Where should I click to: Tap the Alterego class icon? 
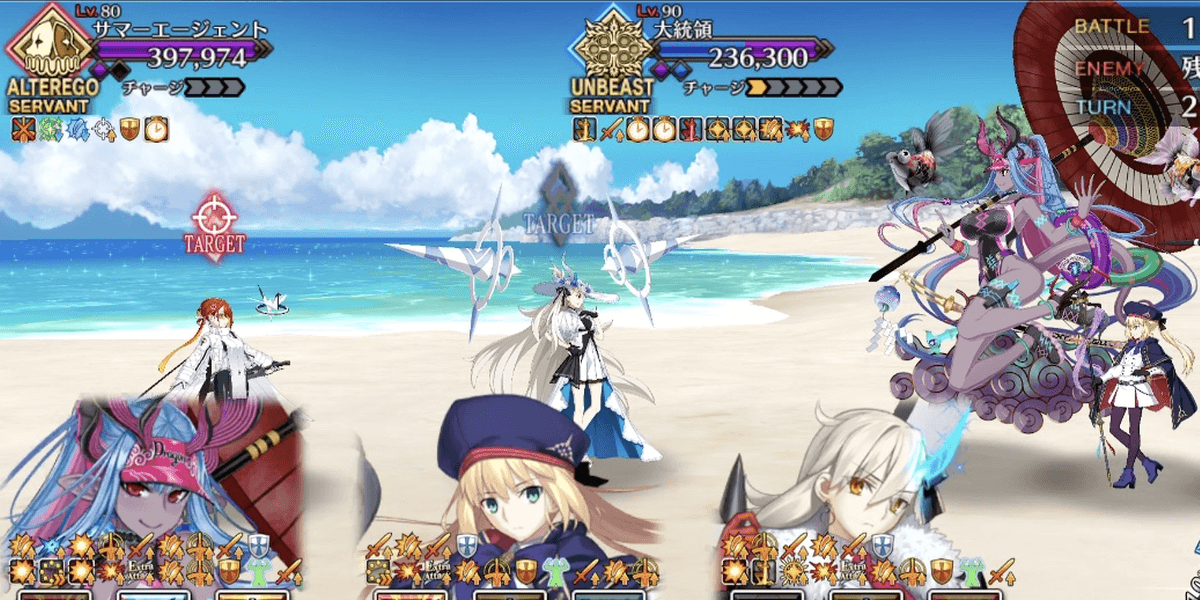45,44
